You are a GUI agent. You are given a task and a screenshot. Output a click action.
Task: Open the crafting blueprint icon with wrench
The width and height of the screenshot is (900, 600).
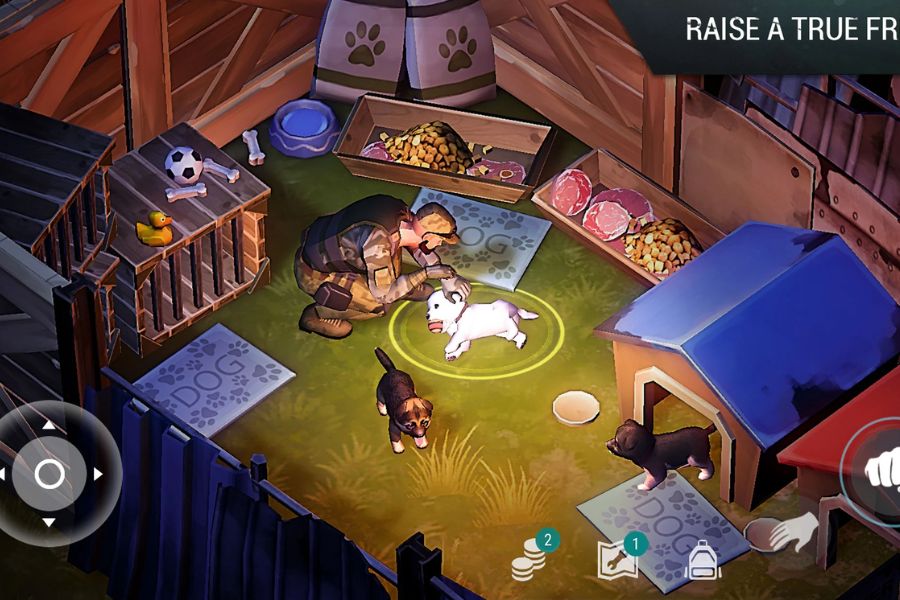coord(618,561)
